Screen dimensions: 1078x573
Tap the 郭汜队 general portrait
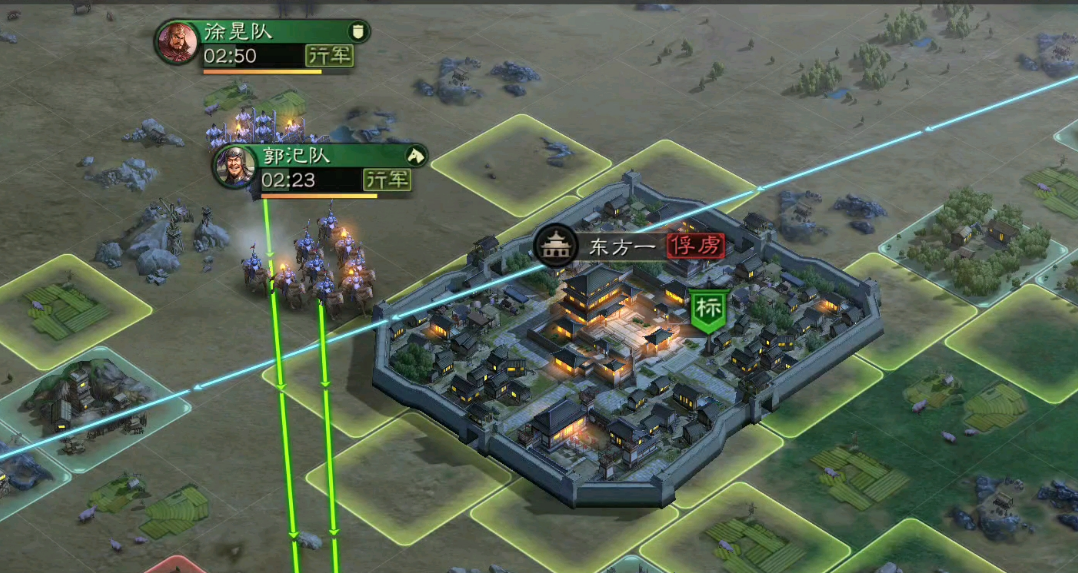point(235,167)
